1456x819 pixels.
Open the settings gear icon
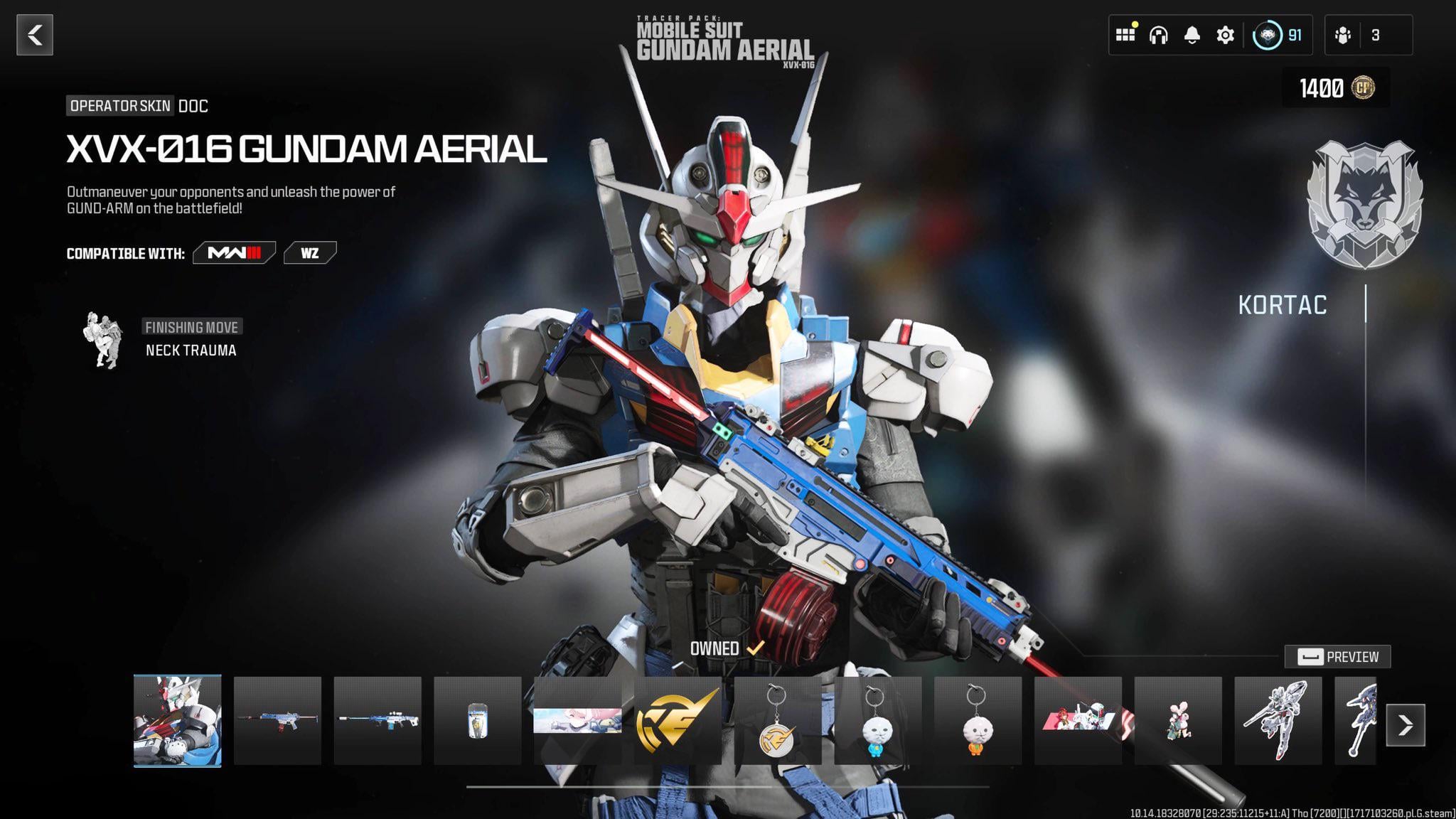1224,33
